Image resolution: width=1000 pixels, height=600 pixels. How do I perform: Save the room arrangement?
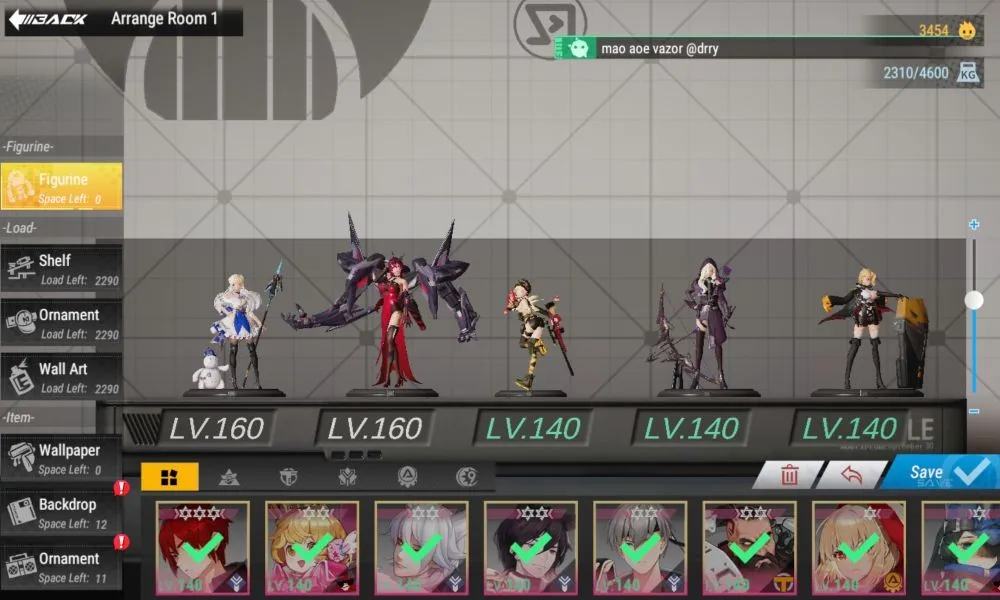point(937,472)
